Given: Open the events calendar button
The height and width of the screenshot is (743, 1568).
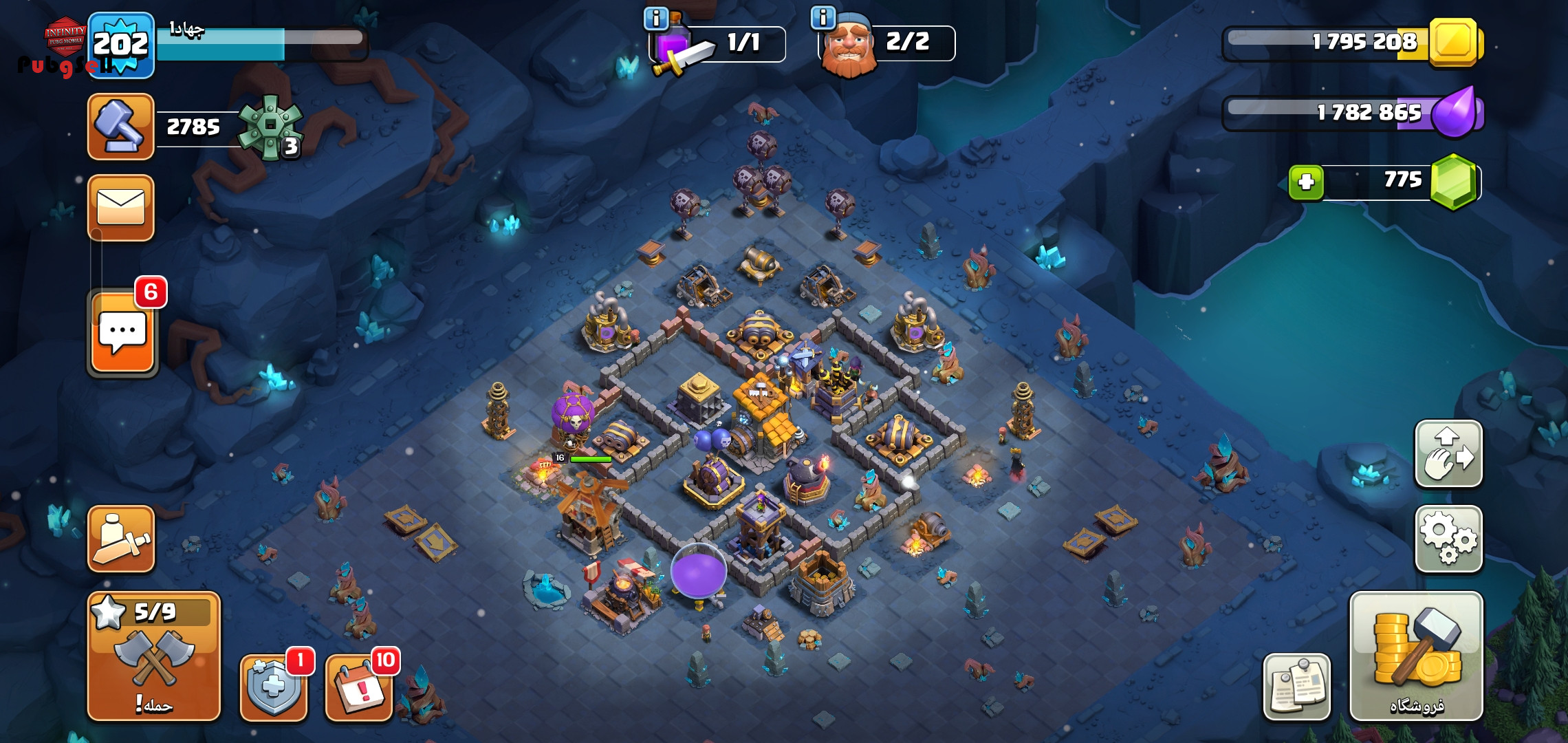Looking at the screenshot, I should click(358, 686).
